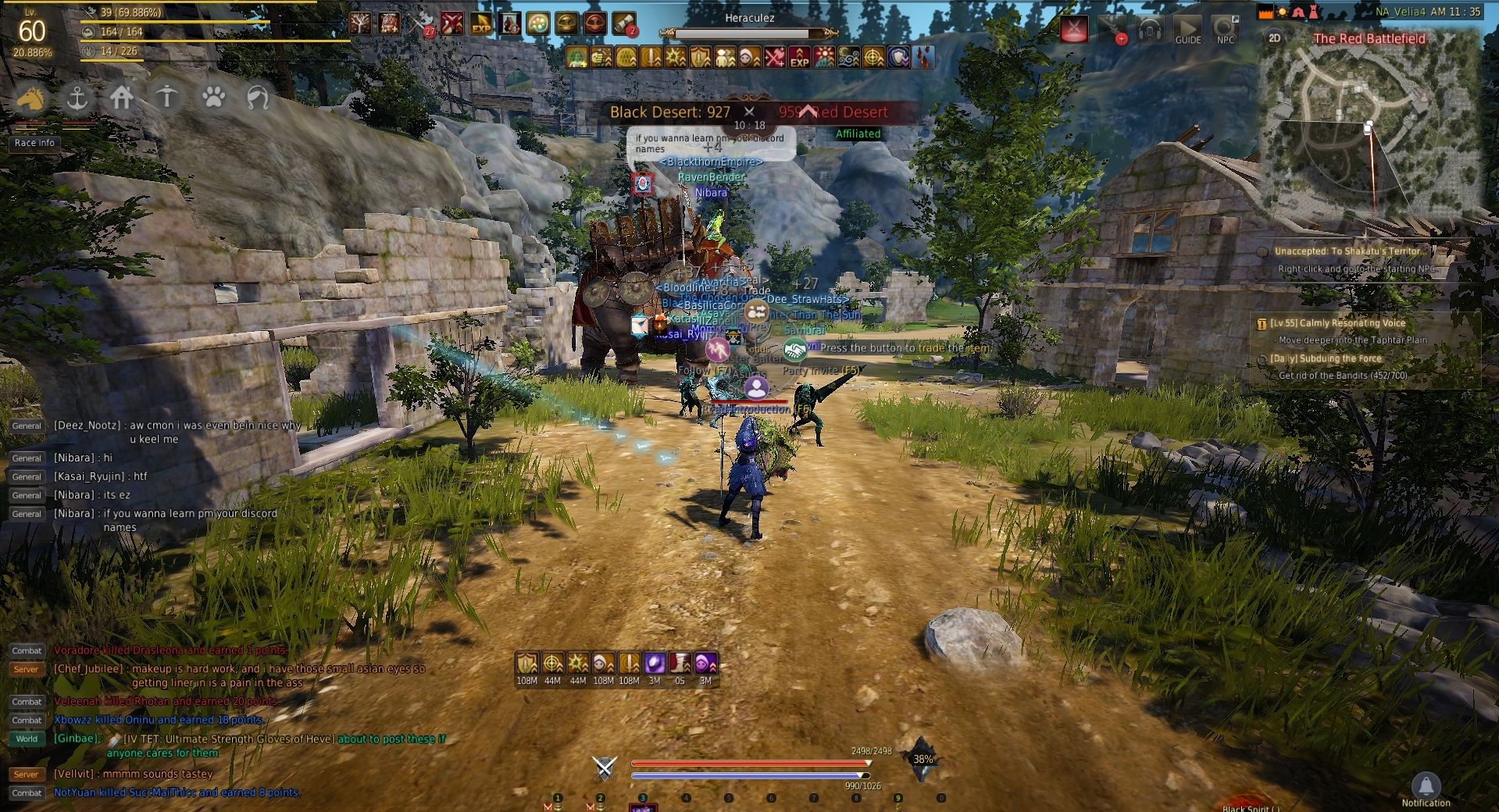Open the GUIDE panel top right
1499x812 pixels.
1188,30
